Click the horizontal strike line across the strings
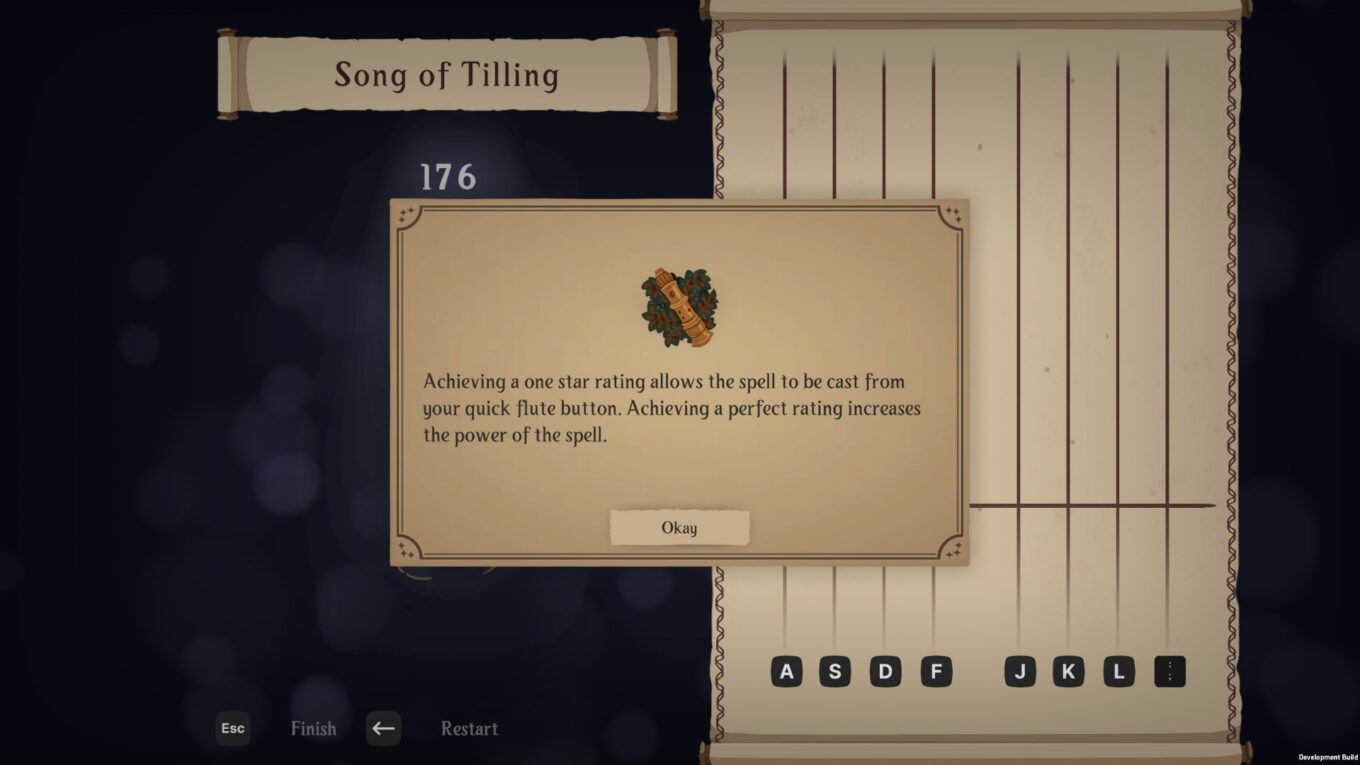Image resolution: width=1360 pixels, height=765 pixels. (1090, 505)
